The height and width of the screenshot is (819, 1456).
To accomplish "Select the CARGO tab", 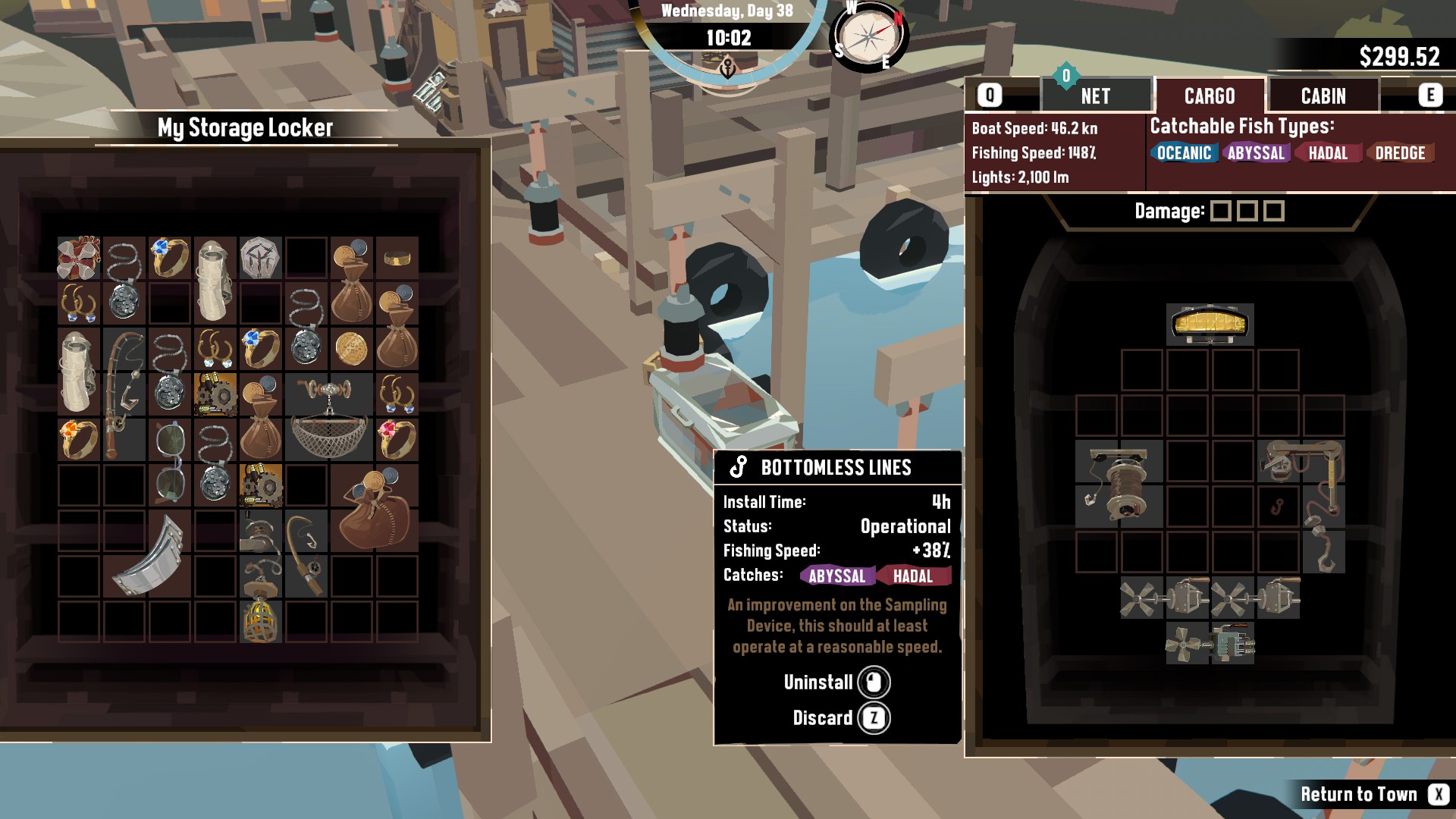I will point(1210,96).
